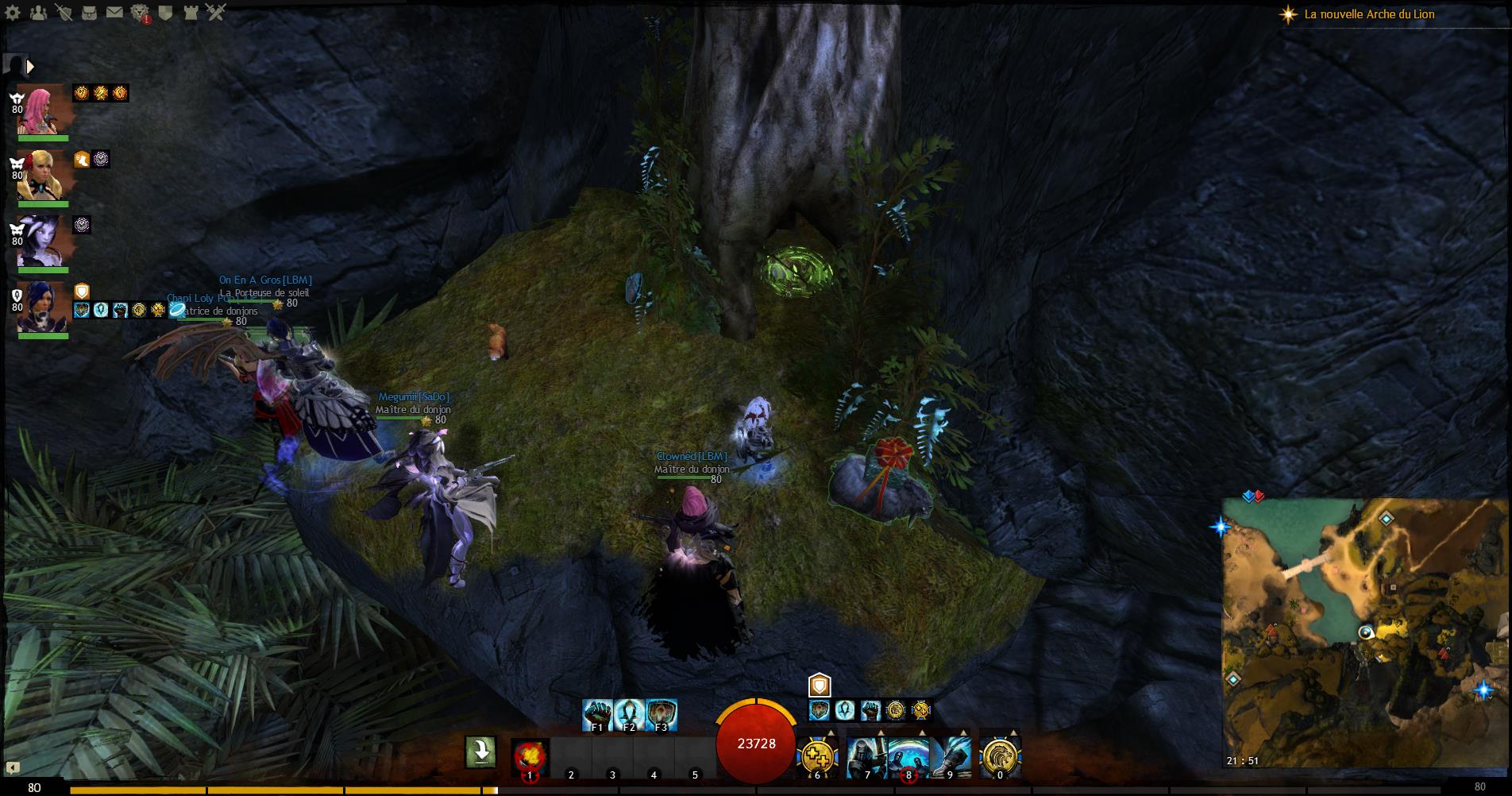Open the Black Lion trading post icon
This screenshot has width=1512, height=796.
coord(140,12)
